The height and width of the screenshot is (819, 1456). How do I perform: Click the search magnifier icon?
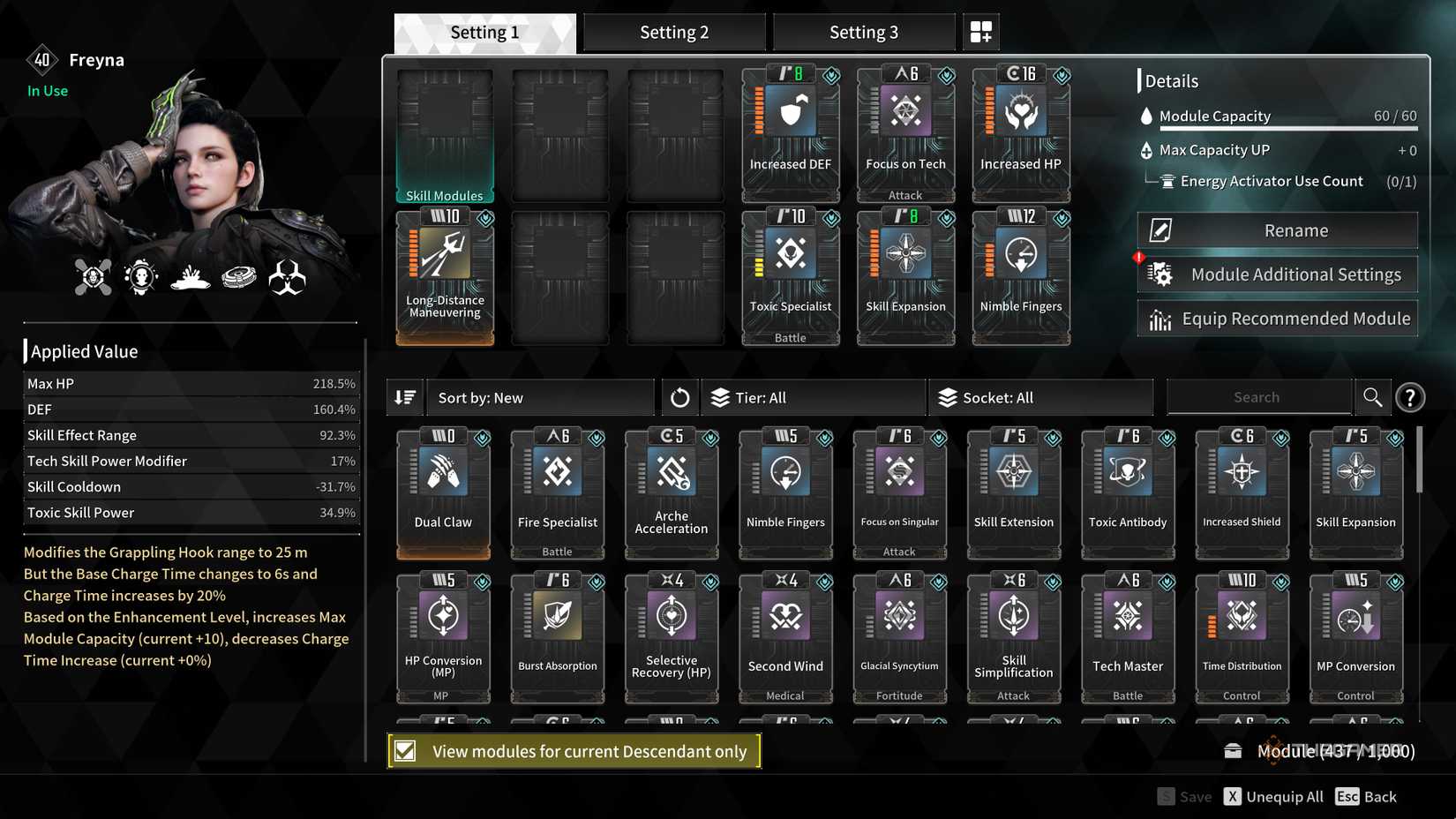[1373, 397]
